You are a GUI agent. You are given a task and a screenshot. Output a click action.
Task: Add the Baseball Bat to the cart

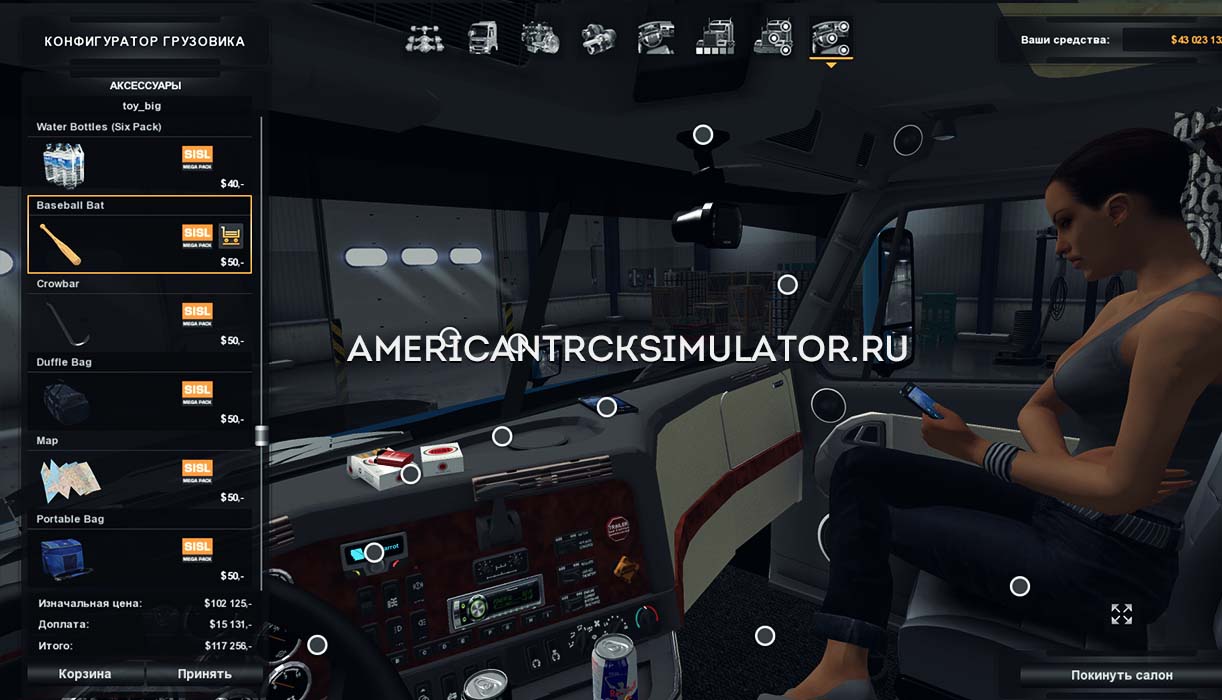(231, 236)
